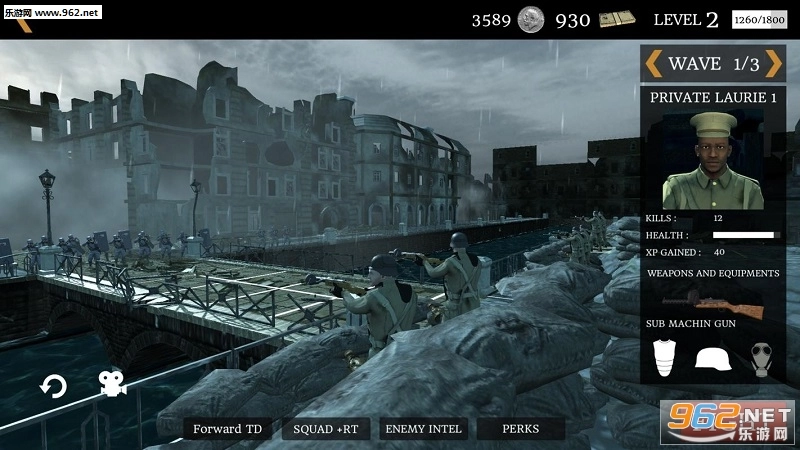
Task: Pick the helmet equipment slot
Action: [x=712, y=358]
